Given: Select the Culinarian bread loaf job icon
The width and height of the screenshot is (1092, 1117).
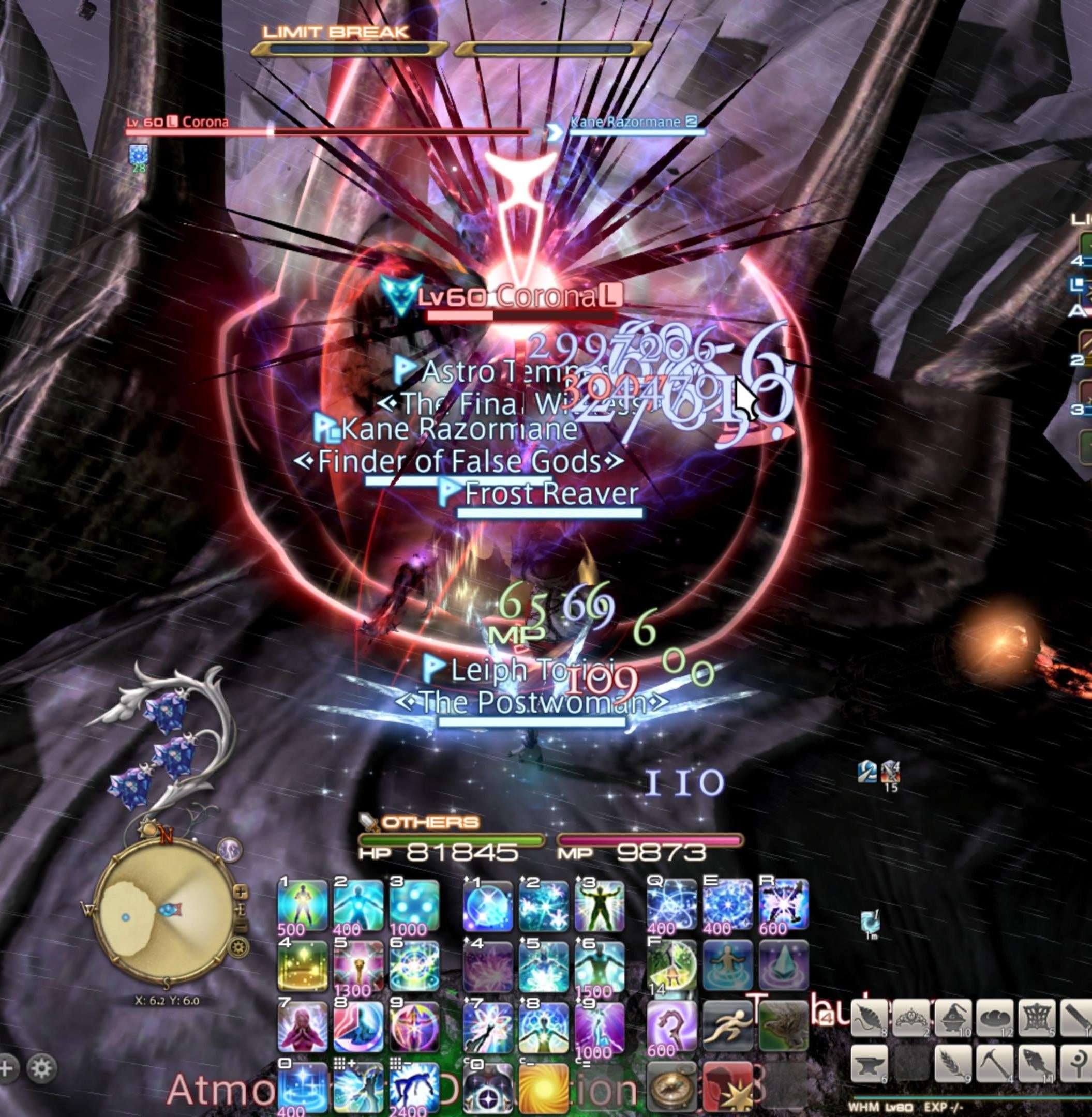Looking at the screenshot, I should click(995, 1018).
